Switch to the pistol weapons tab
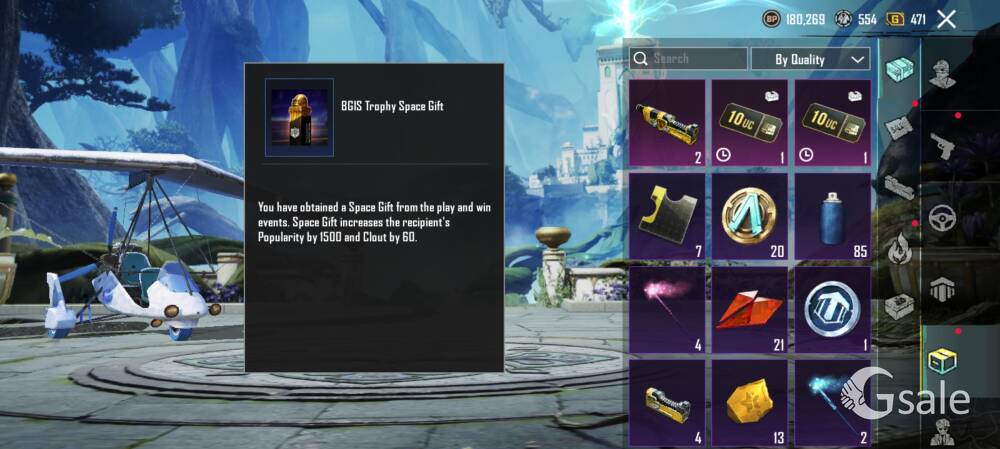This screenshot has width=1000, height=449. pyautogui.click(x=941, y=146)
